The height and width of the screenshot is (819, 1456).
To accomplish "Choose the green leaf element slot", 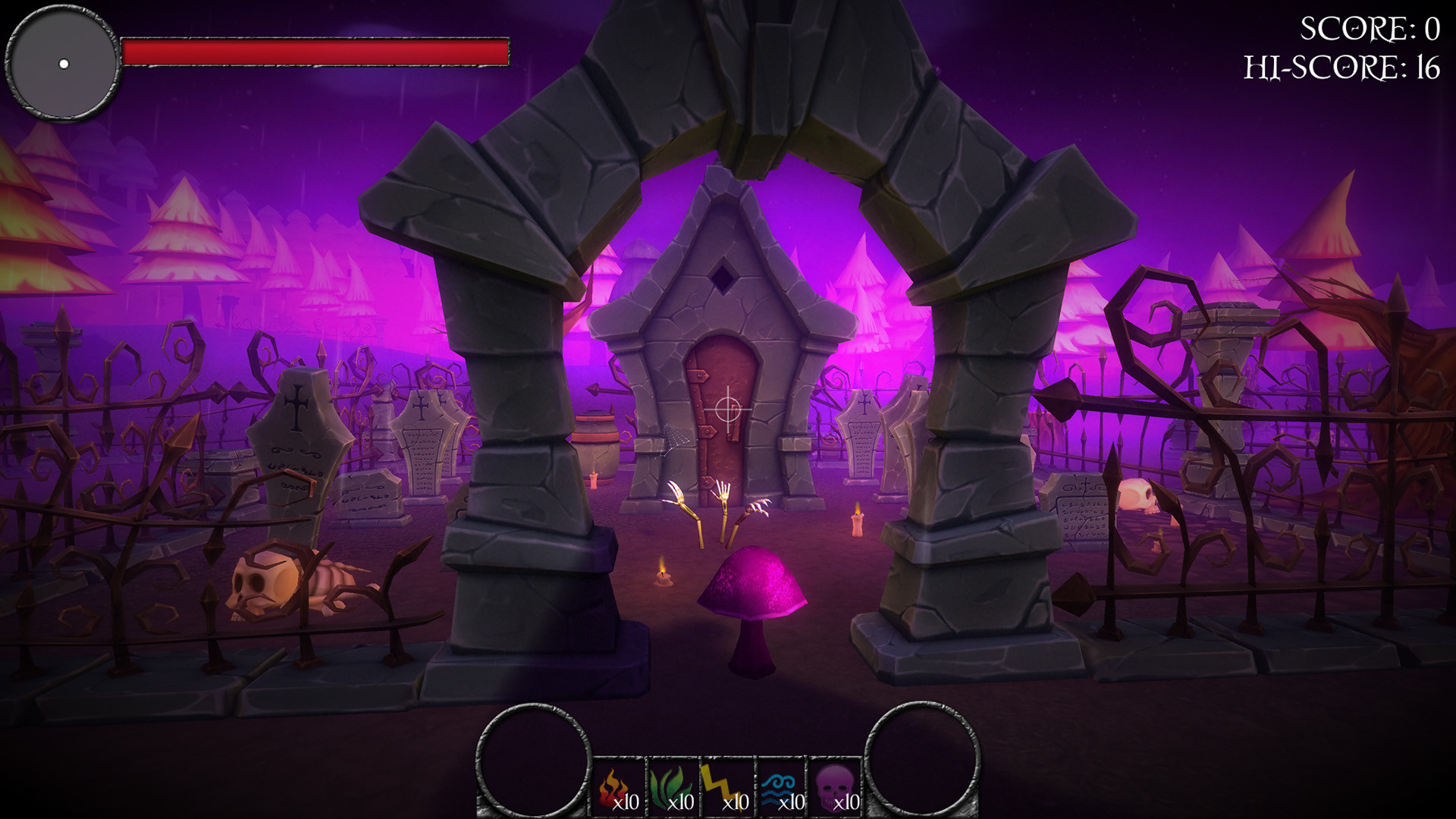I will click(673, 789).
